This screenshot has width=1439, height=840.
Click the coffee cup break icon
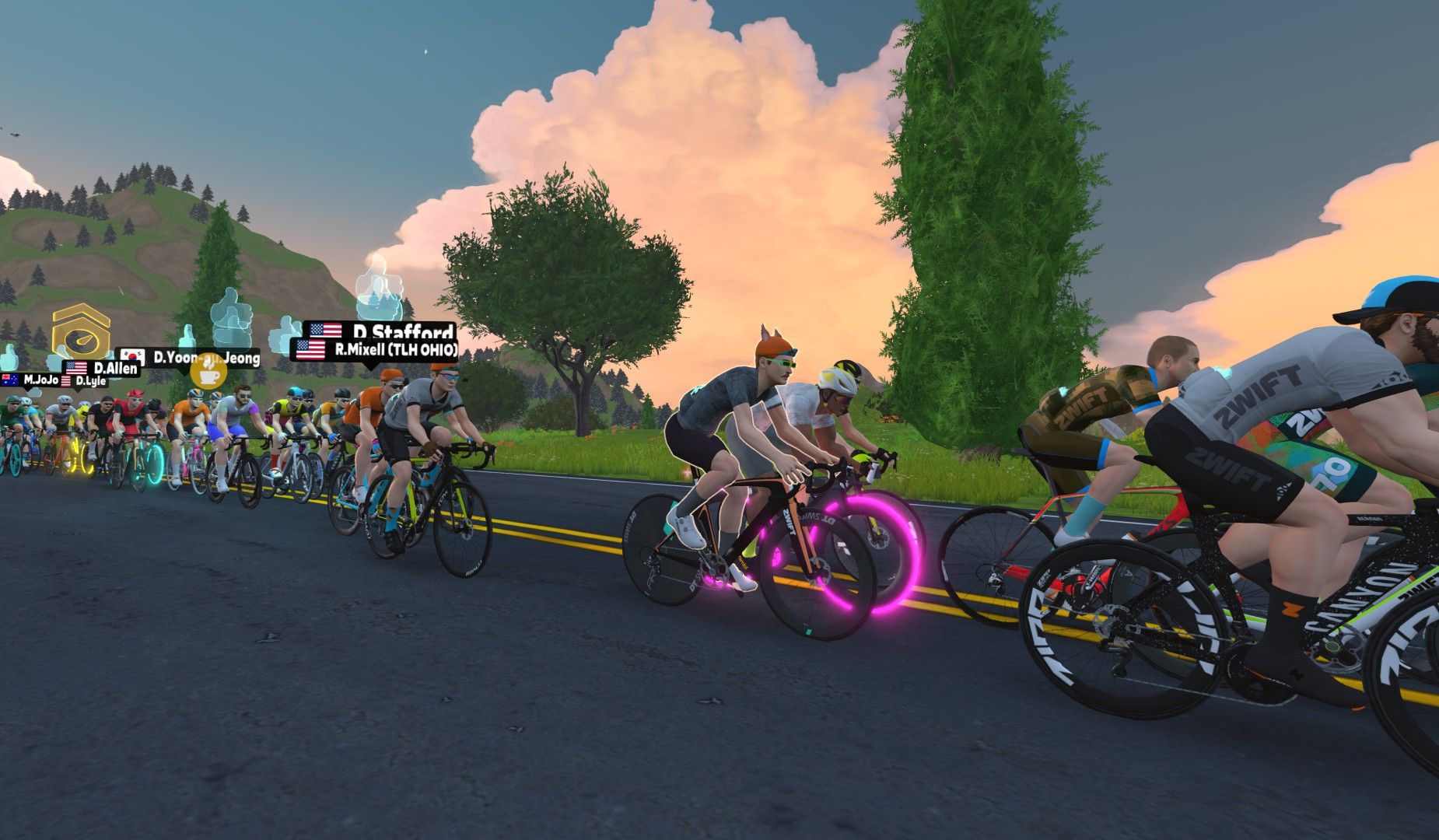(208, 373)
